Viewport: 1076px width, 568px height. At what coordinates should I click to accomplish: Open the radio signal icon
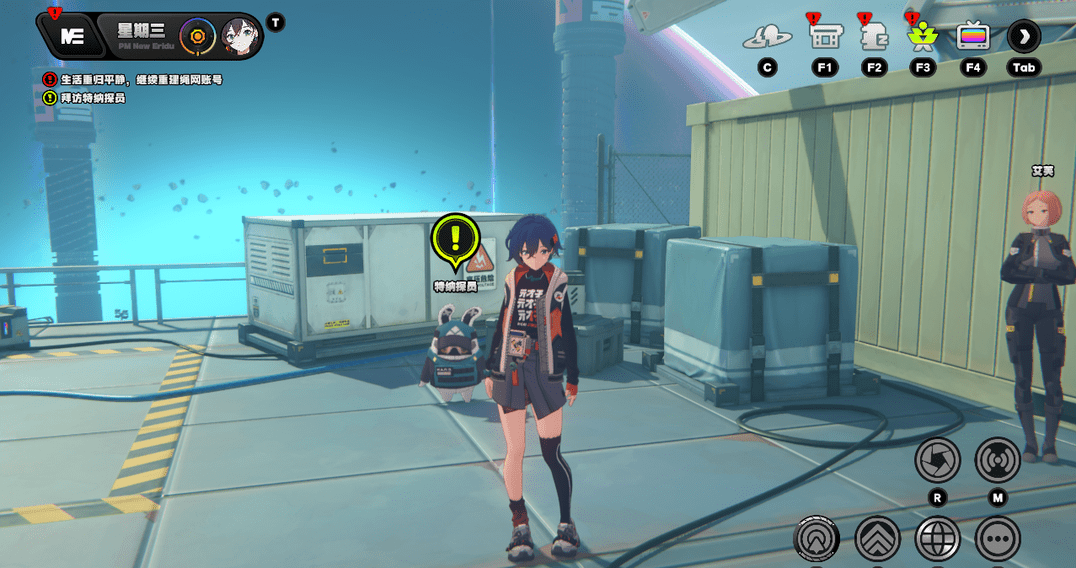click(x=997, y=460)
